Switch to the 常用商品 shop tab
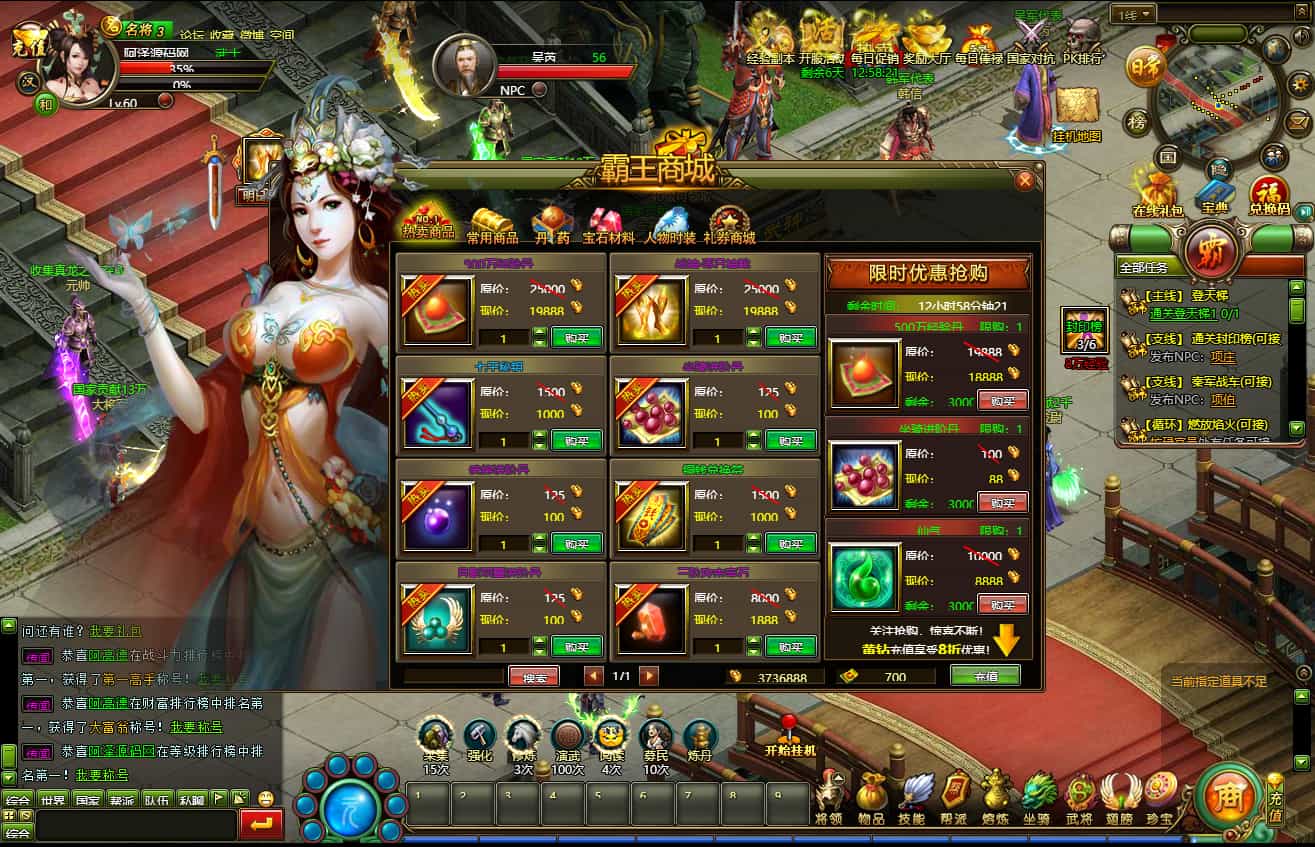Screen dimensions: 1315x847 pyautogui.click(x=492, y=225)
